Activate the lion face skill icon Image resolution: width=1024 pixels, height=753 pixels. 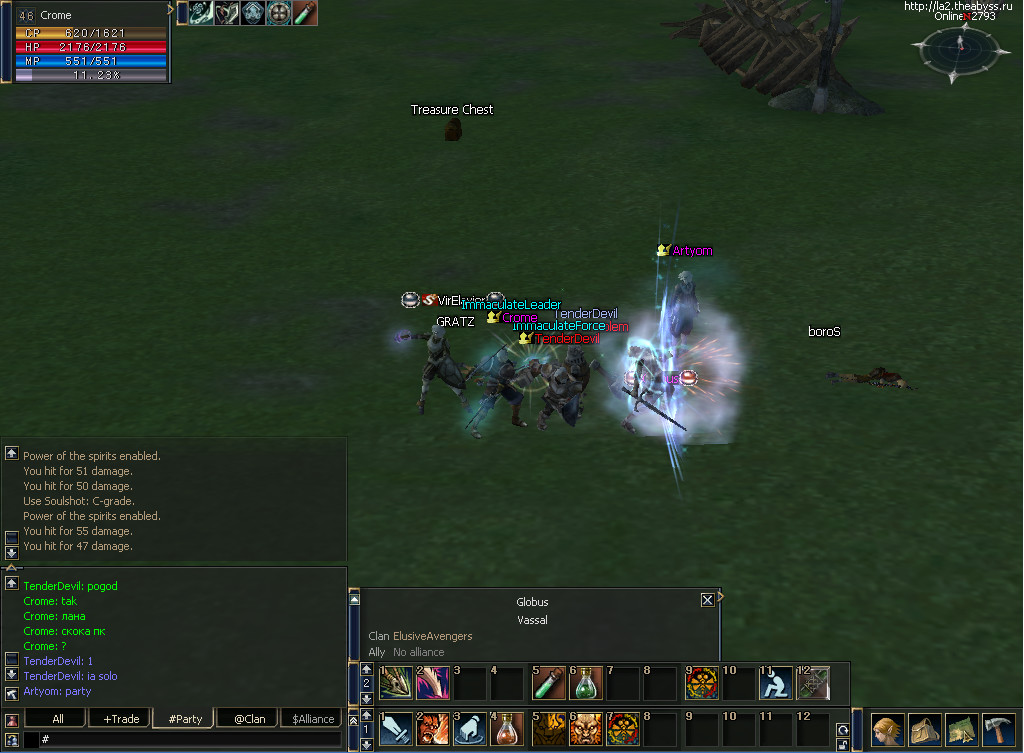click(x=585, y=729)
